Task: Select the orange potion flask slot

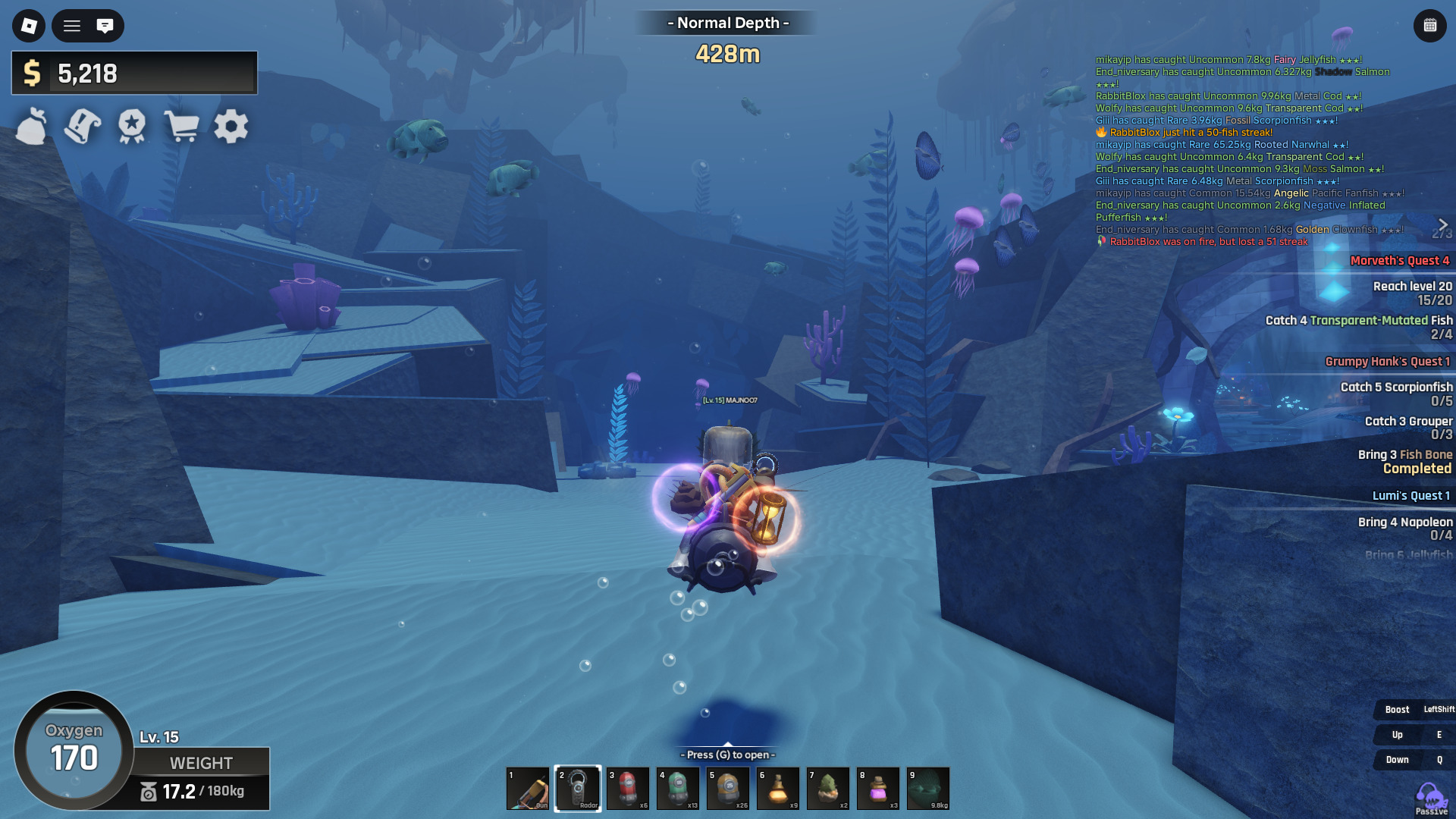Action: click(778, 789)
